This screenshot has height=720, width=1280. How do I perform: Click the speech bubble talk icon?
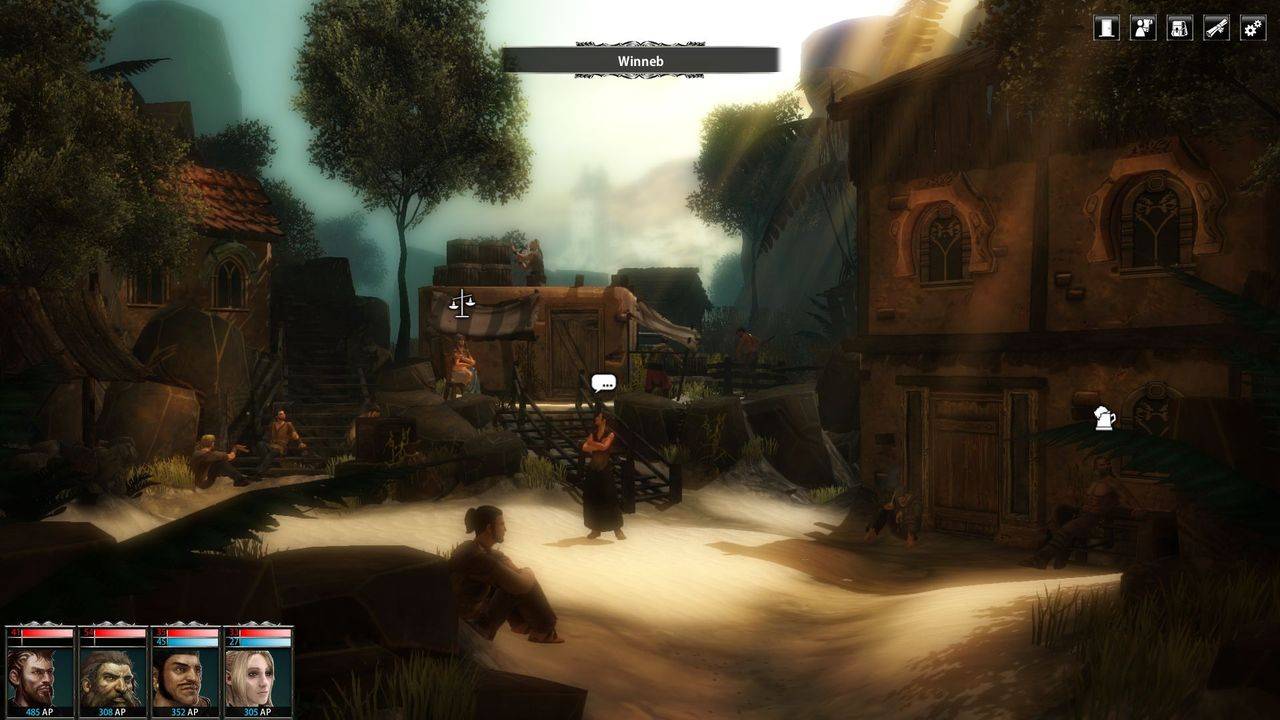tap(603, 383)
